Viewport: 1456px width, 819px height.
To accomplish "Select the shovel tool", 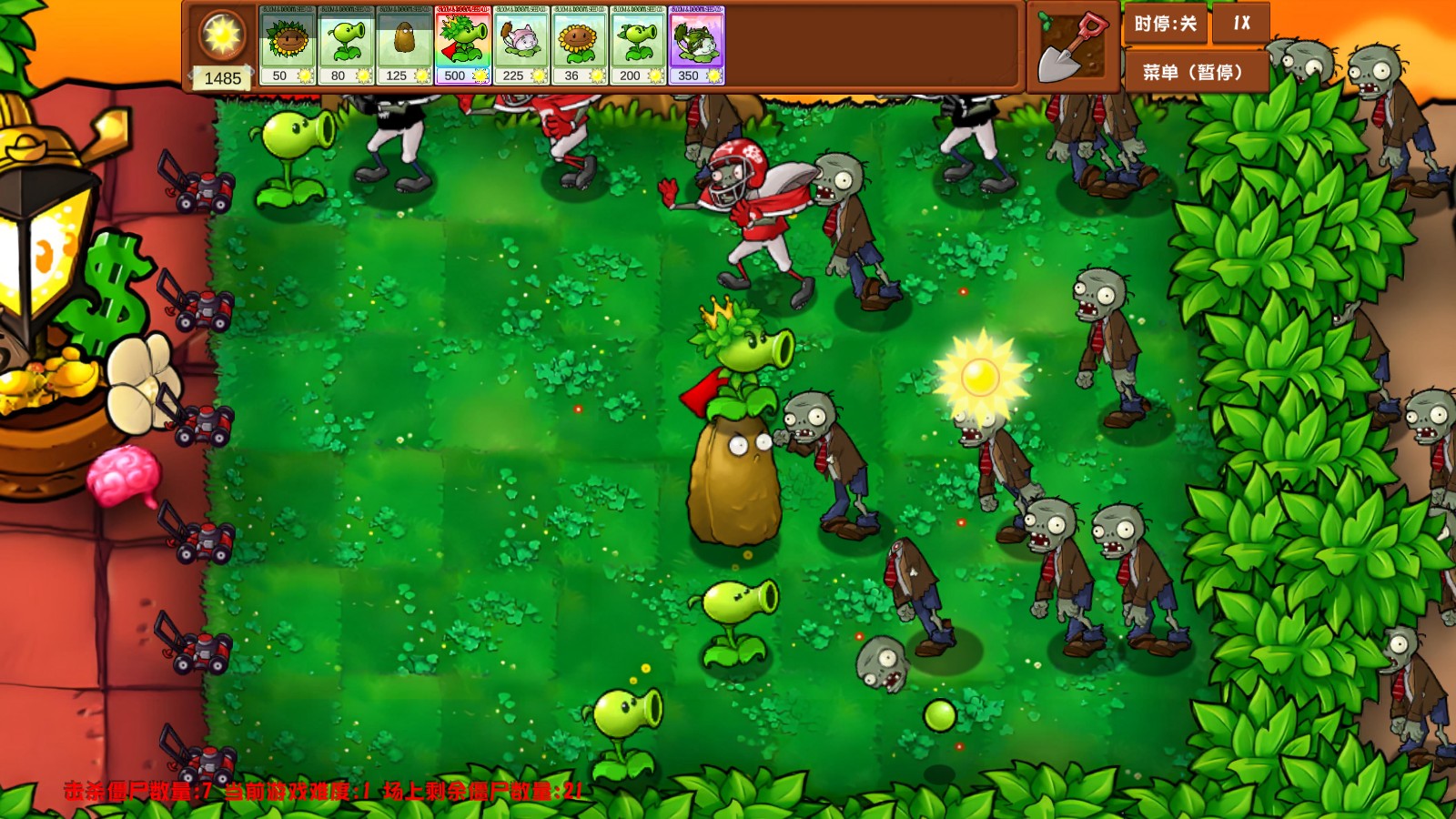I will pos(1069,45).
